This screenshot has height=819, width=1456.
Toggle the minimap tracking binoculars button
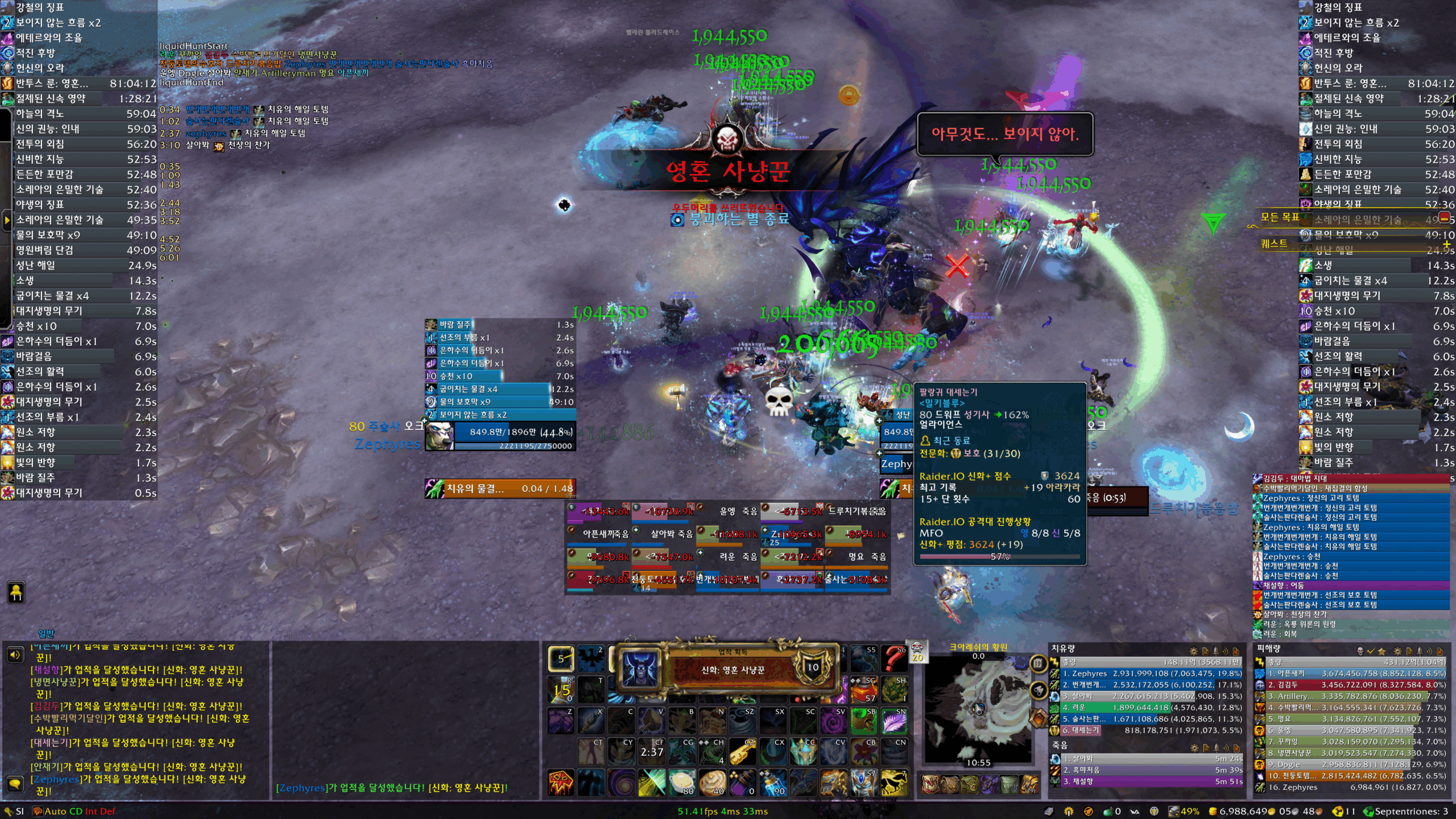coord(1038,690)
